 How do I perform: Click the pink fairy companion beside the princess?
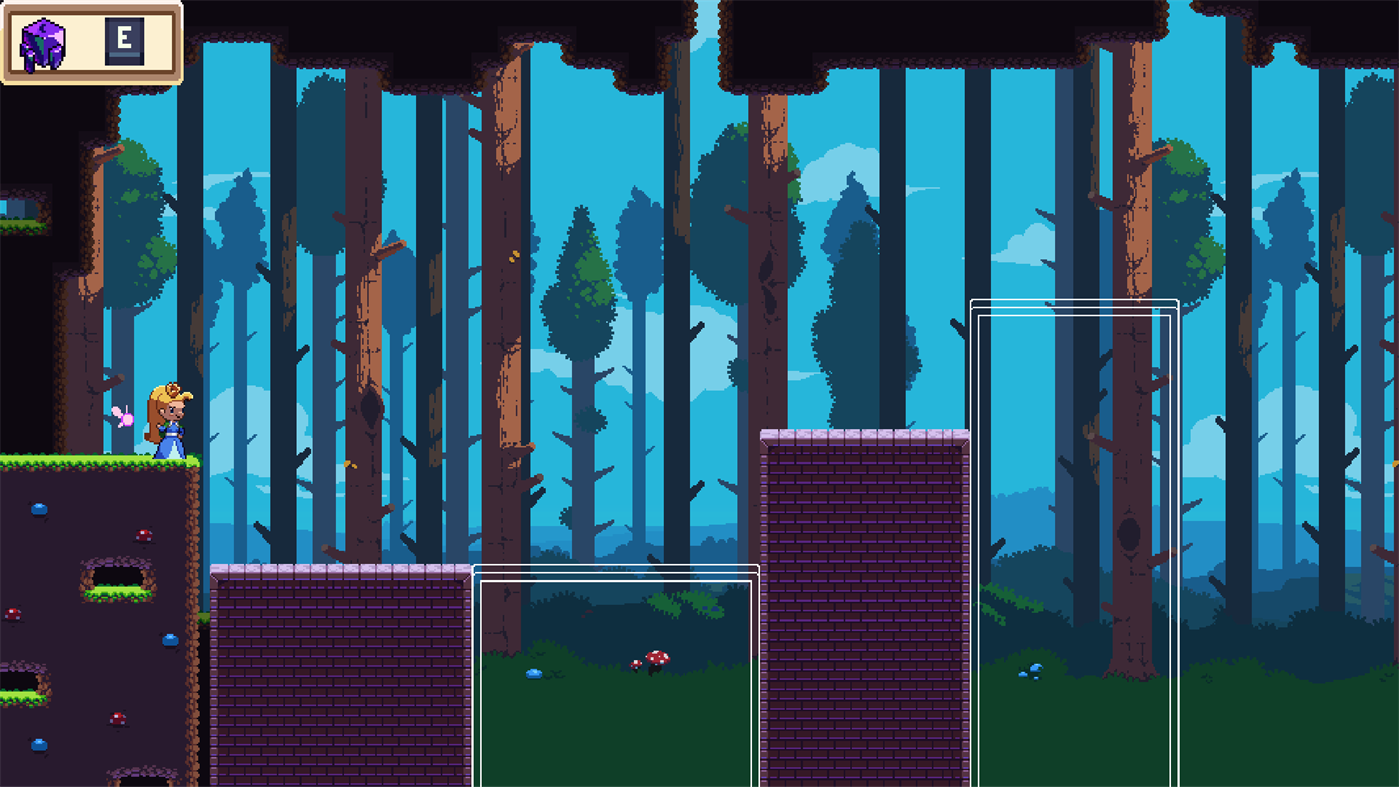pyautogui.click(x=121, y=417)
